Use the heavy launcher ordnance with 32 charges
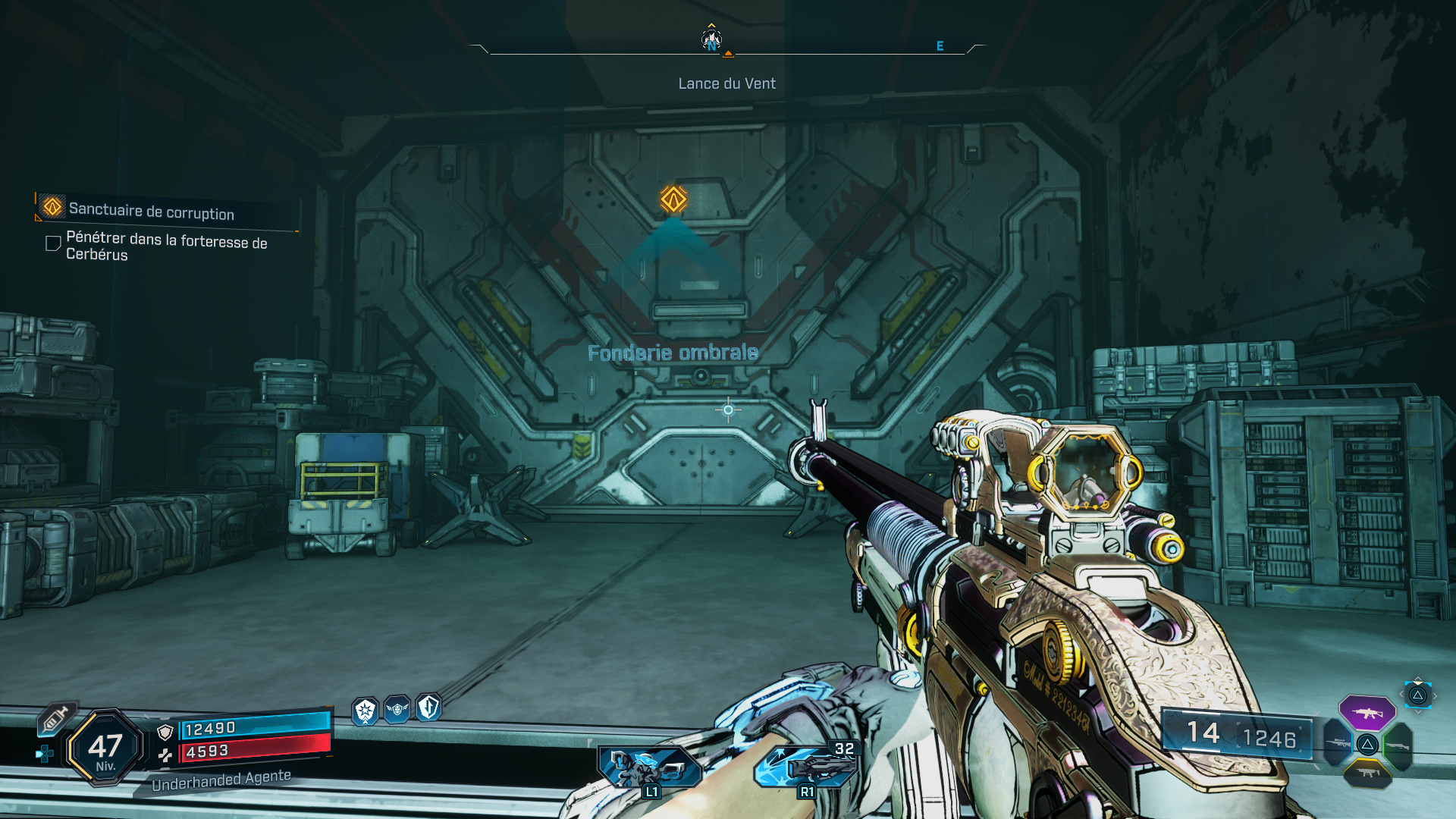1456x819 pixels. point(807,766)
